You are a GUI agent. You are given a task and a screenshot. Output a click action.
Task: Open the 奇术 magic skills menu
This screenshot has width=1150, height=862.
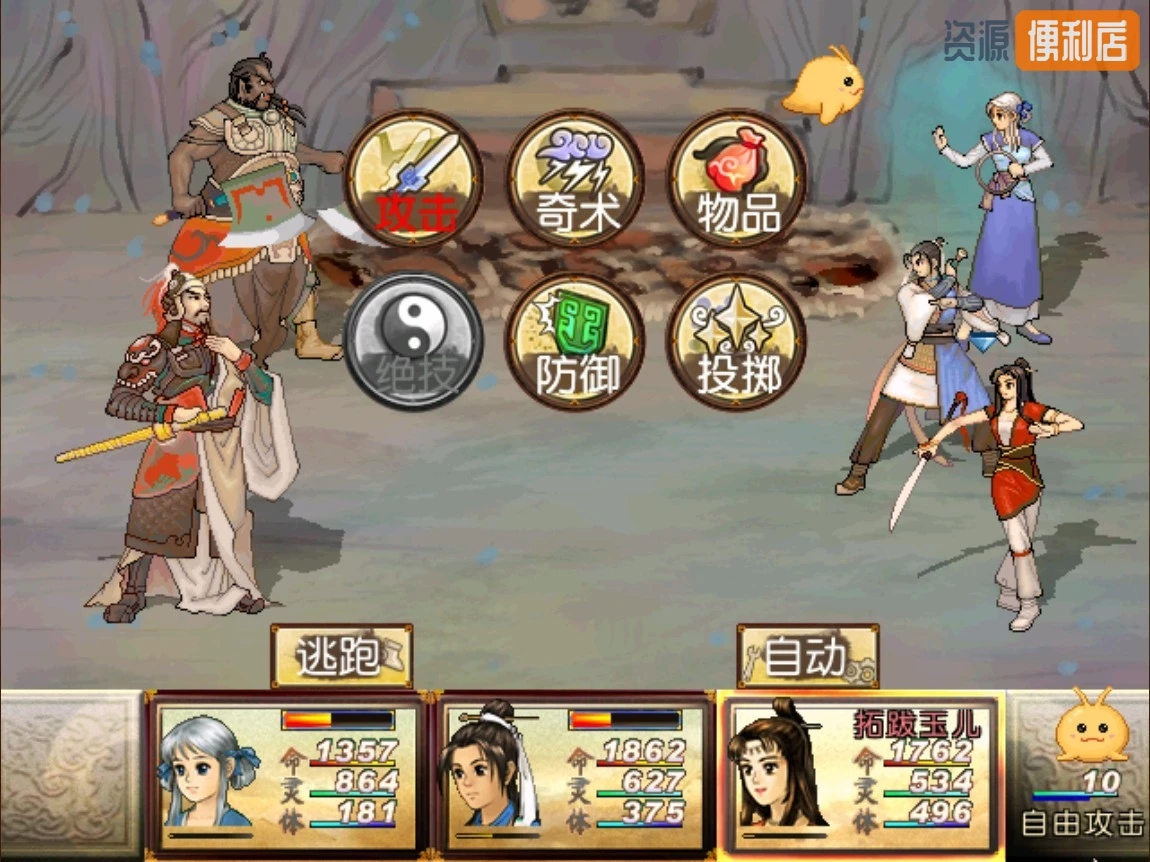[575, 179]
